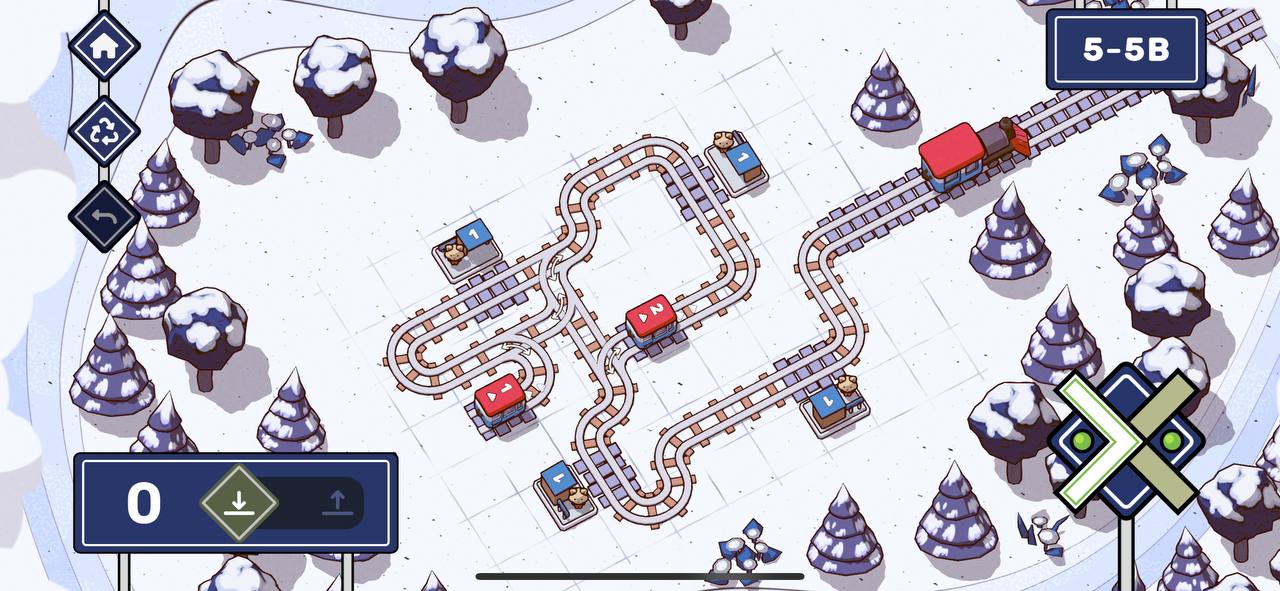Select the down-arrow mode in the track toggle
This screenshot has width=1280, height=591.
238,502
